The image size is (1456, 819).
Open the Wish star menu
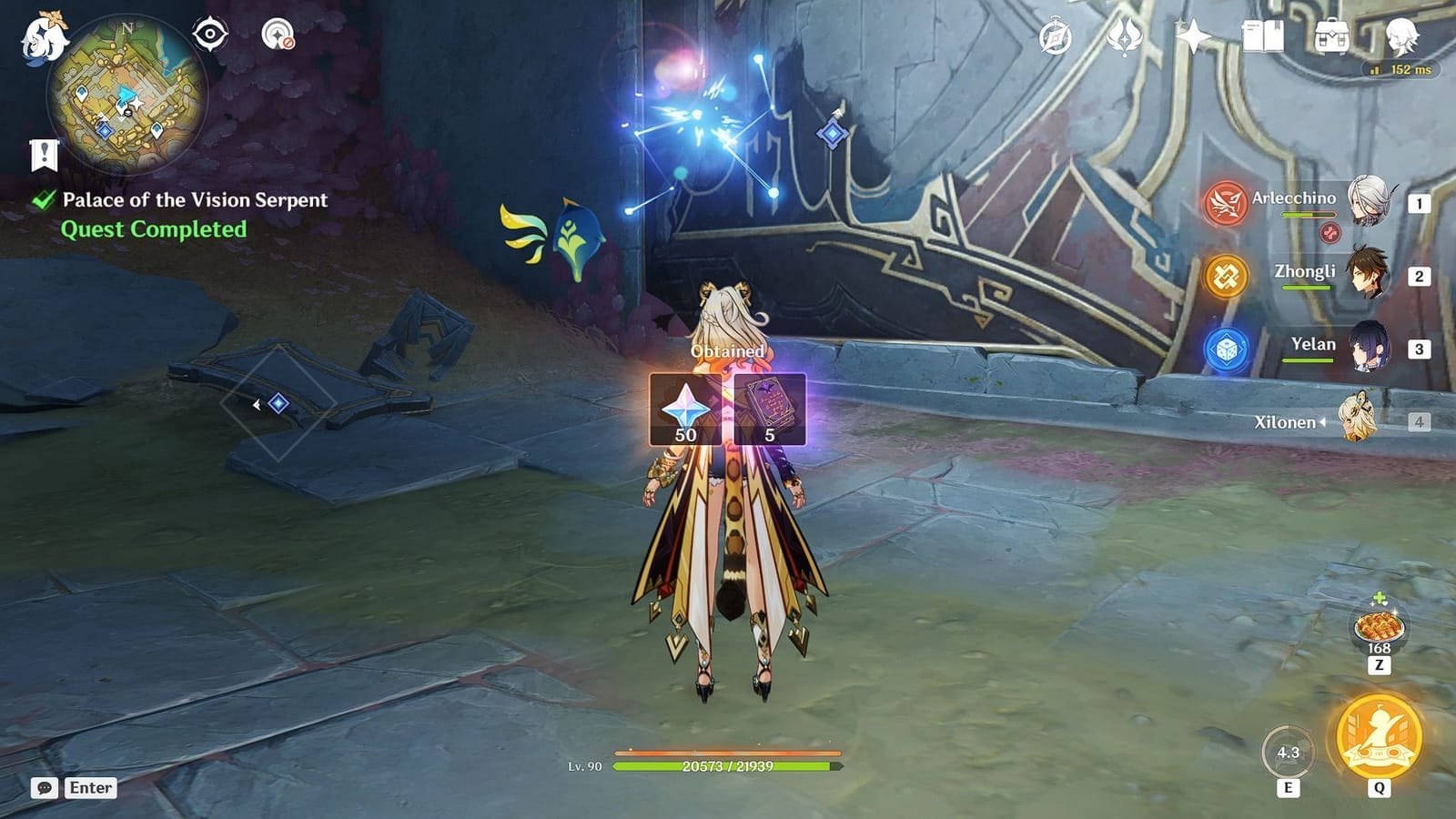(x=1195, y=38)
